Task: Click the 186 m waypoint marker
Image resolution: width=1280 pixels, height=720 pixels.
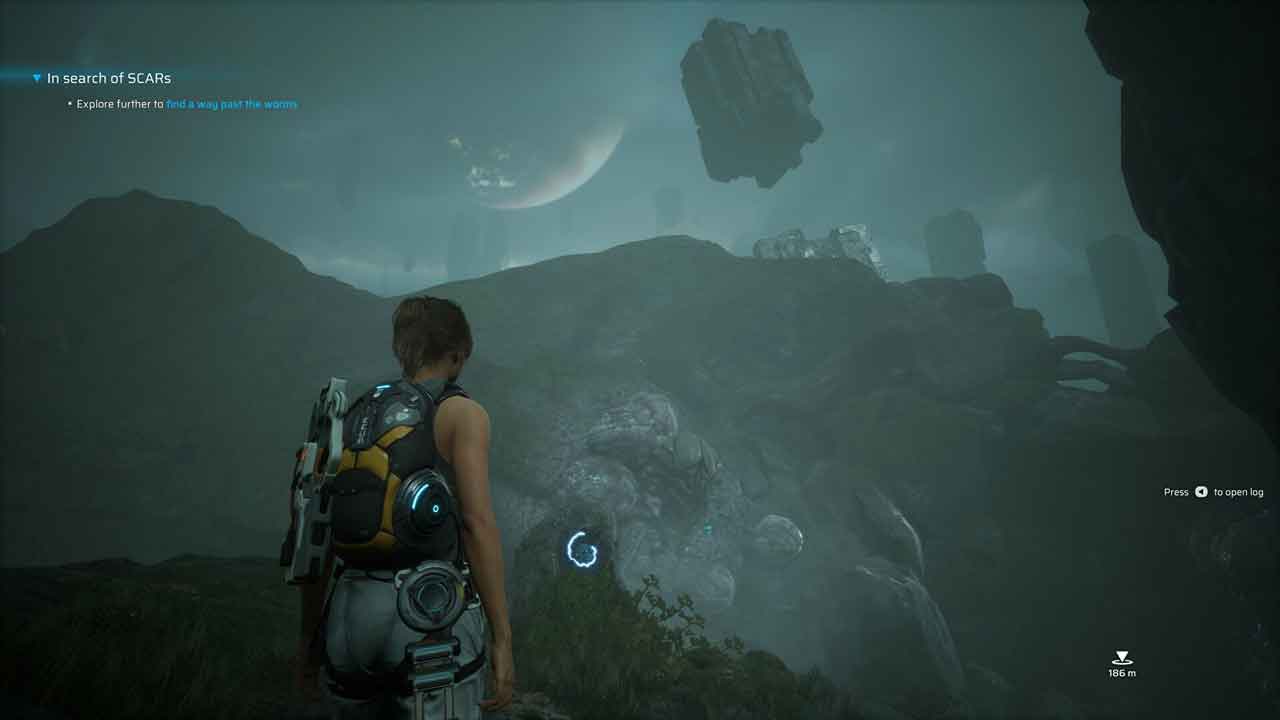Action: coord(1122,658)
